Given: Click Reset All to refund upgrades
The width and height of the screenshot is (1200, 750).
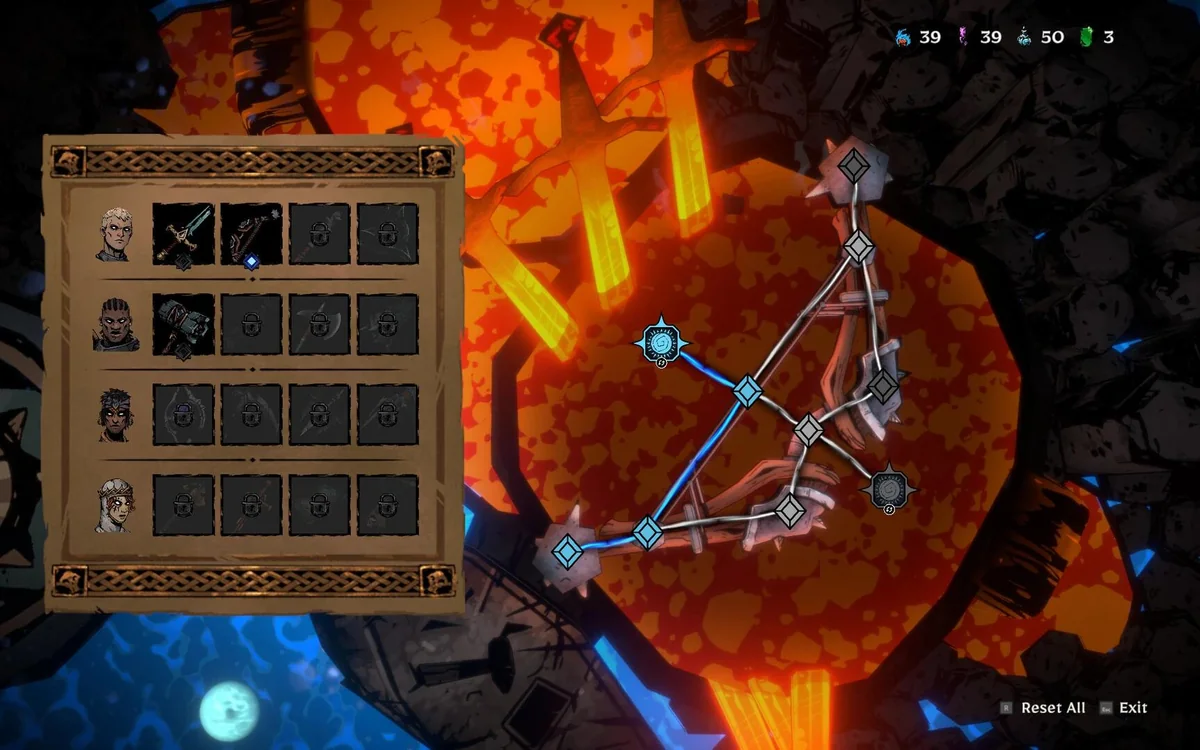Looking at the screenshot, I should pyautogui.click(x=1052, y=708).
